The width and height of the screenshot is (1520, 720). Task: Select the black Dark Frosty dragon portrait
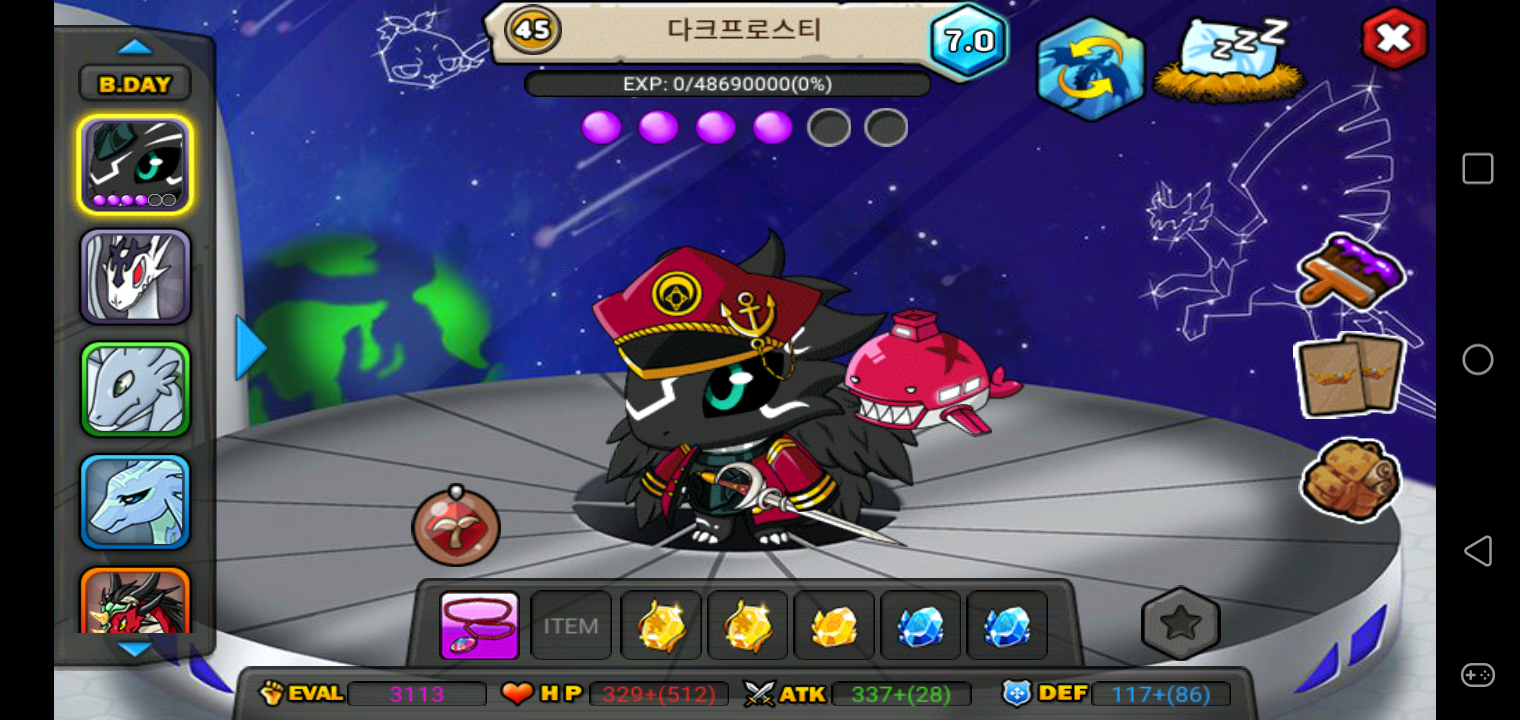[x=135, y=165]
